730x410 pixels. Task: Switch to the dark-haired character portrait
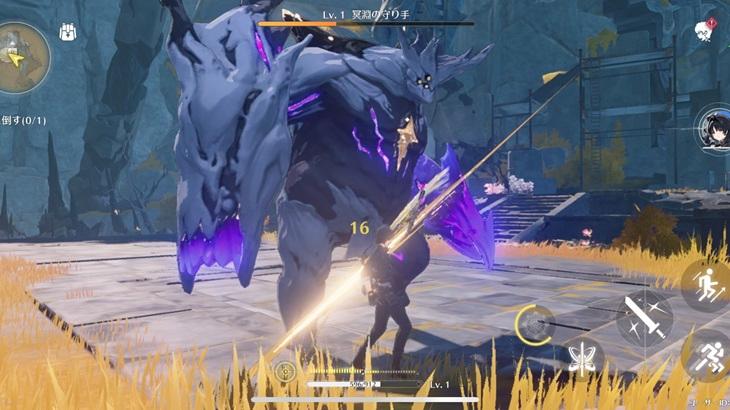(714, 130)
